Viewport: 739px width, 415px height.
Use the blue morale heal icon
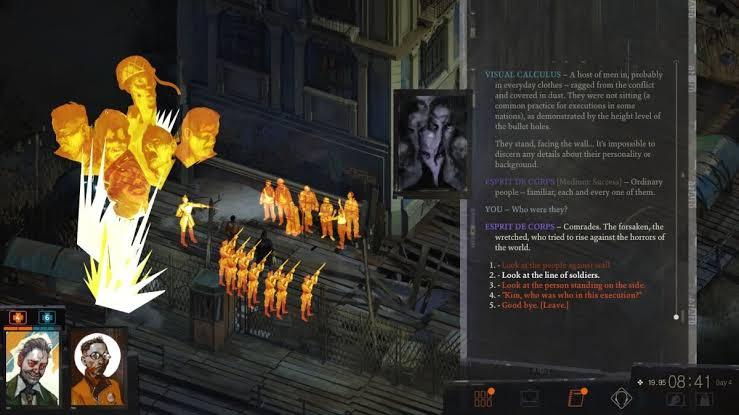[45, 318]
